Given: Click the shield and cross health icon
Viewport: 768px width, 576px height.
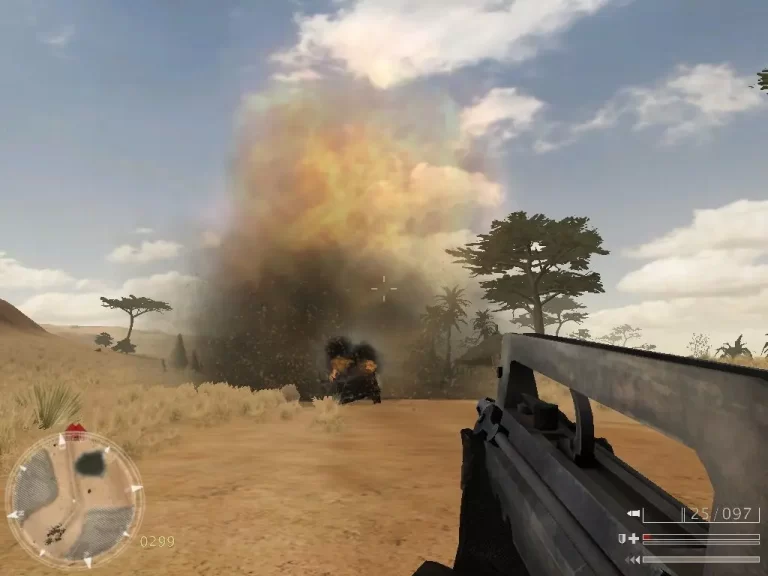Looking at the screenshot, I should tap(628, 538).
